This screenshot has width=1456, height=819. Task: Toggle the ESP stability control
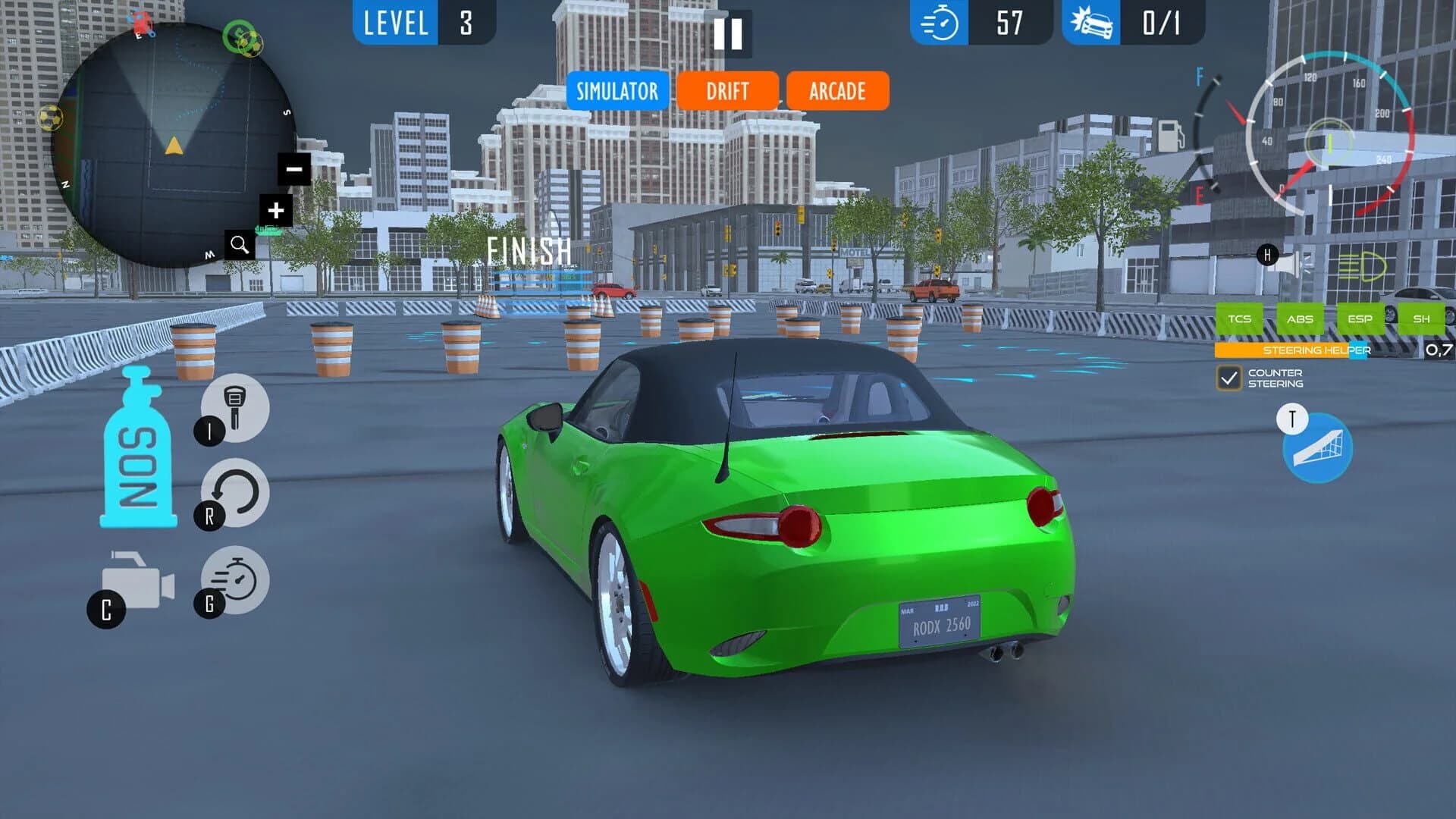(1360, 319)
